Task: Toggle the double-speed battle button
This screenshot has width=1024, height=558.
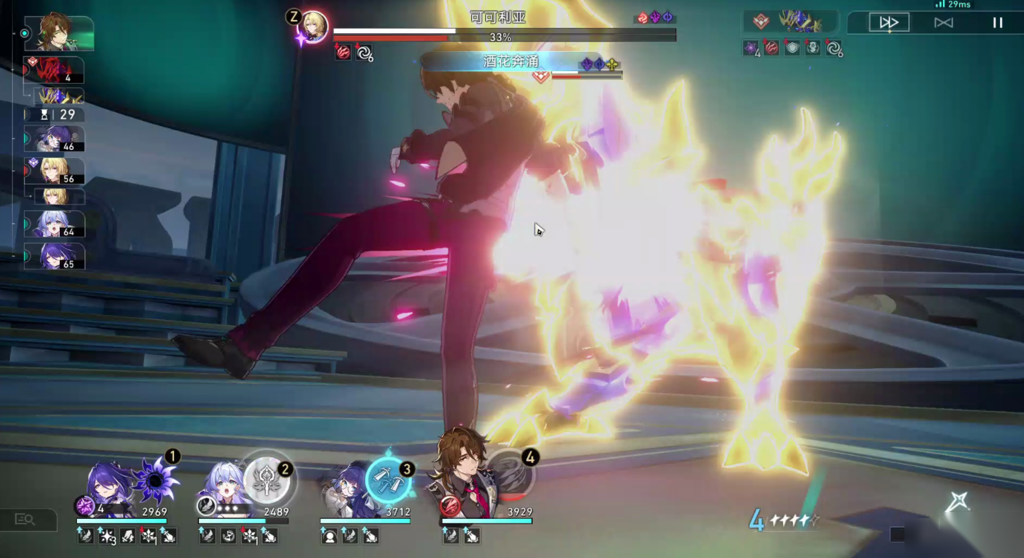Action: click(888, 22)
